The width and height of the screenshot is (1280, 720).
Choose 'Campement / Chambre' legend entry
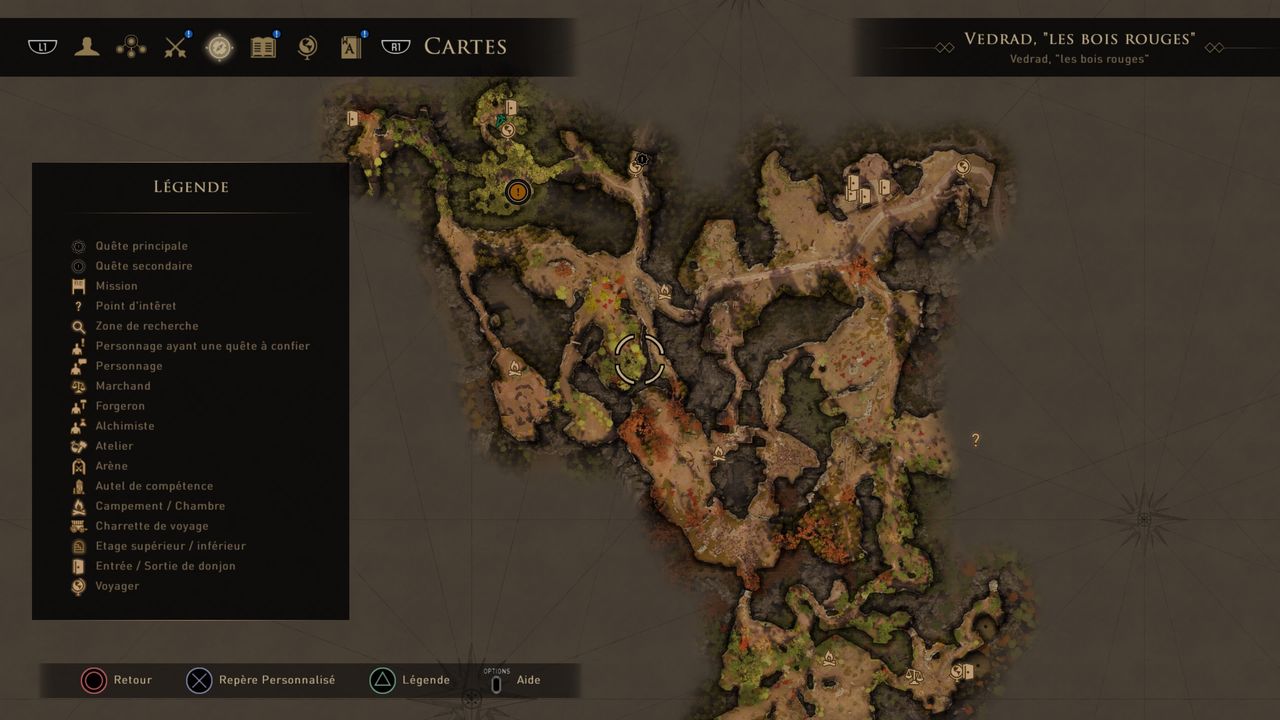(x=160, y=506)
